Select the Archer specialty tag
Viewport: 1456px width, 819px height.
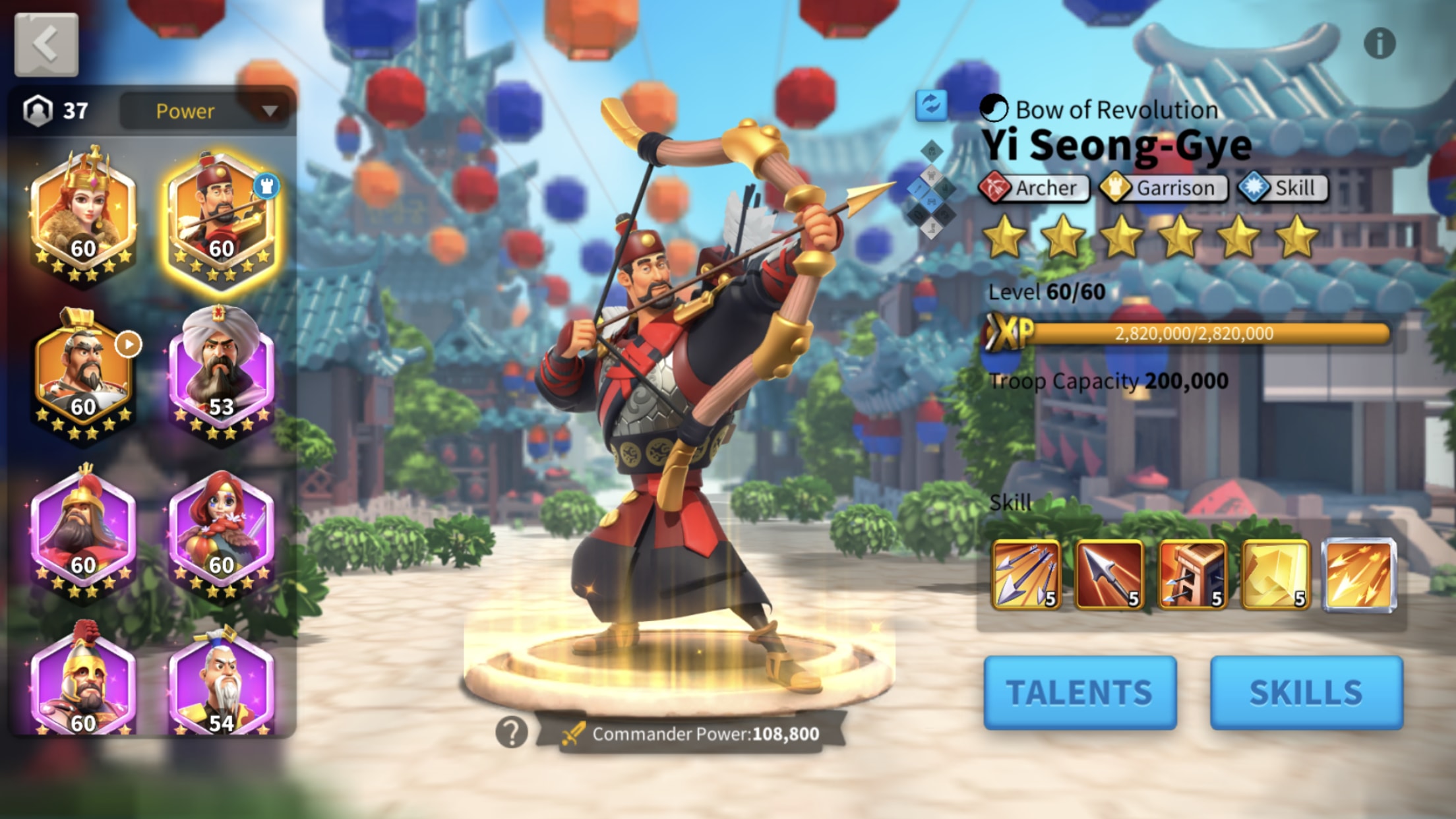(1035, 188)
